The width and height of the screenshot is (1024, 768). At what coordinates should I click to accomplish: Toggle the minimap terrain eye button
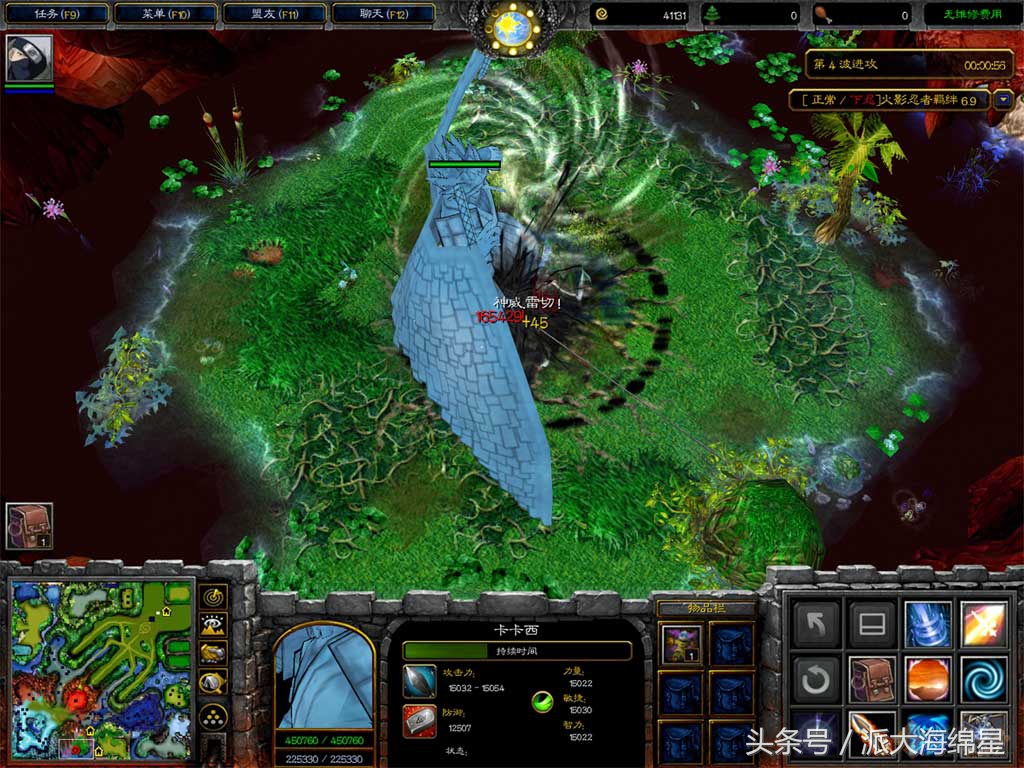coord(213,625)
